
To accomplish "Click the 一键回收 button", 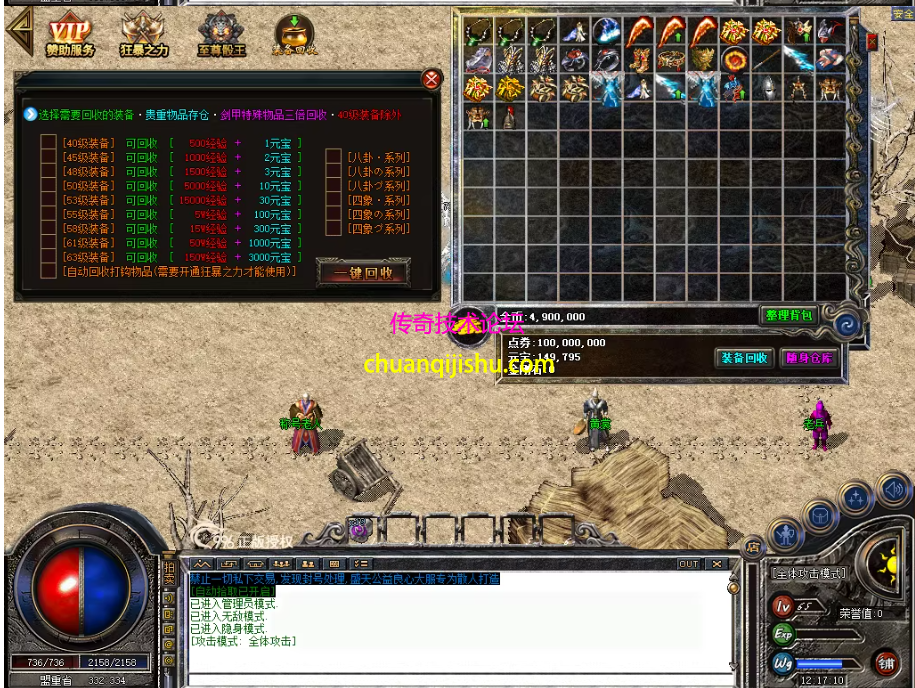I will pos(363,273).
